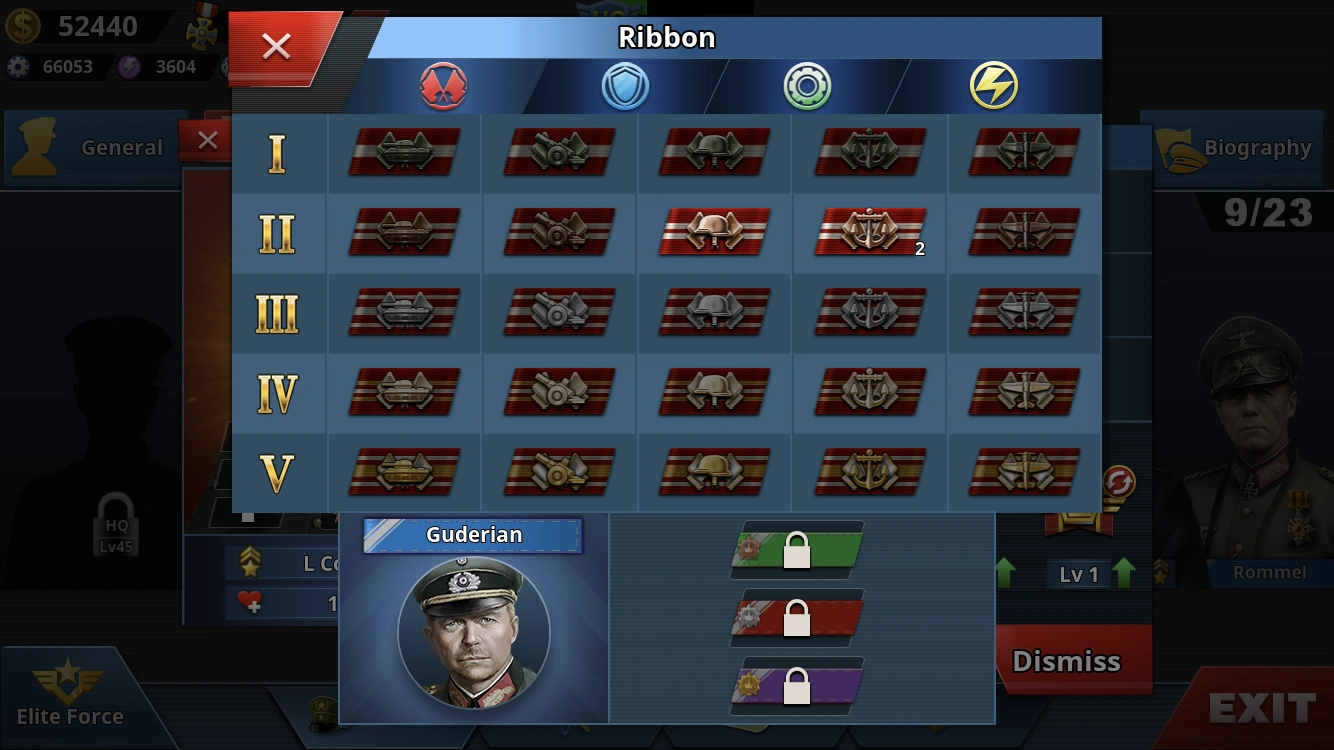Pick the Tier III infantry helmet ribbon
Screen dimensions: 1334x750
[714, 313]
